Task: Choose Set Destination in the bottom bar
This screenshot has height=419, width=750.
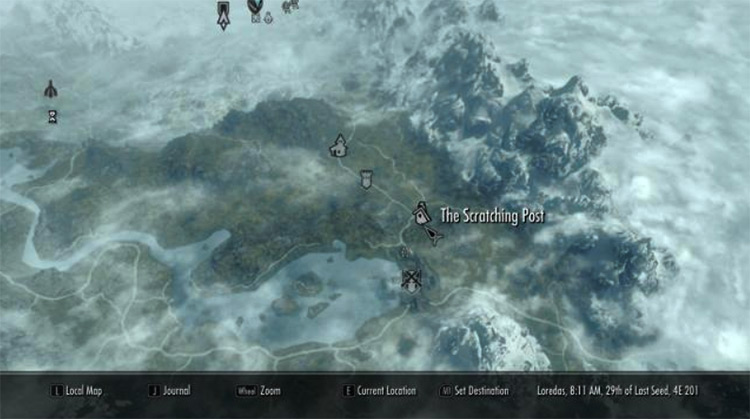Action: 479,391
